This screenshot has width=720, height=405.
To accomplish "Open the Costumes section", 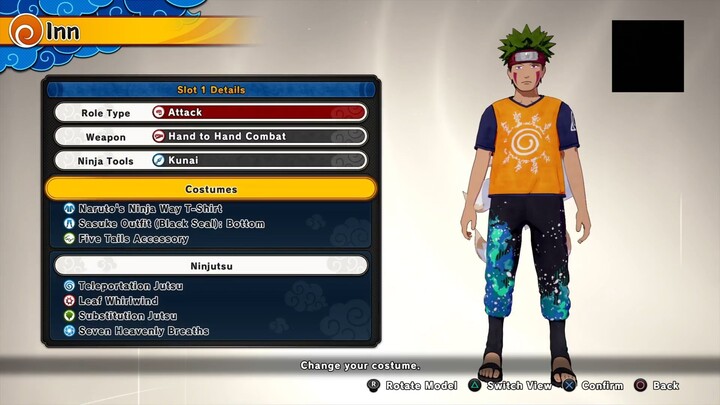I will click(x=210, y=189).
